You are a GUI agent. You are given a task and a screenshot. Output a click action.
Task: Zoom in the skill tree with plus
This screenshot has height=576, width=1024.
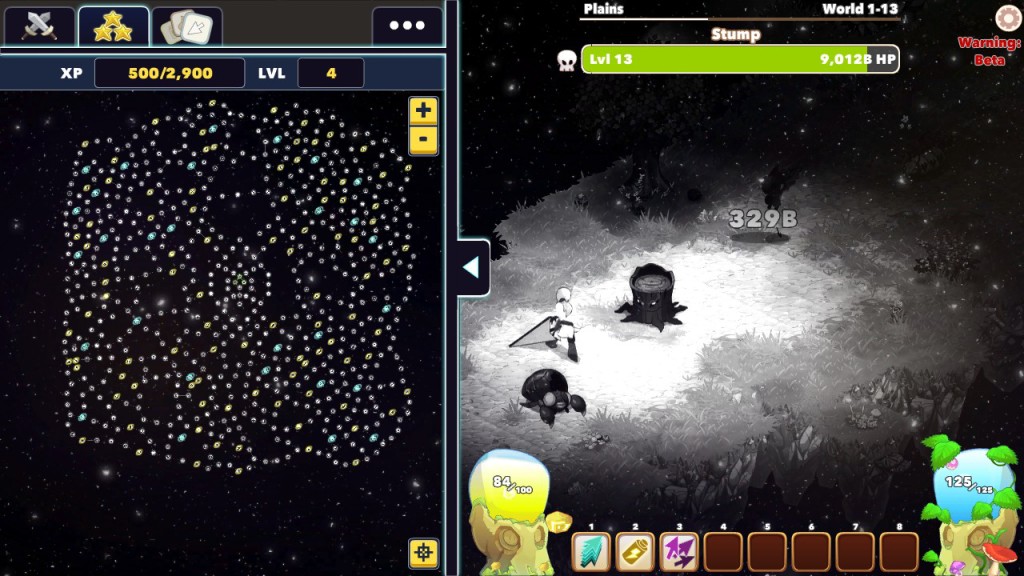[423, 111]
